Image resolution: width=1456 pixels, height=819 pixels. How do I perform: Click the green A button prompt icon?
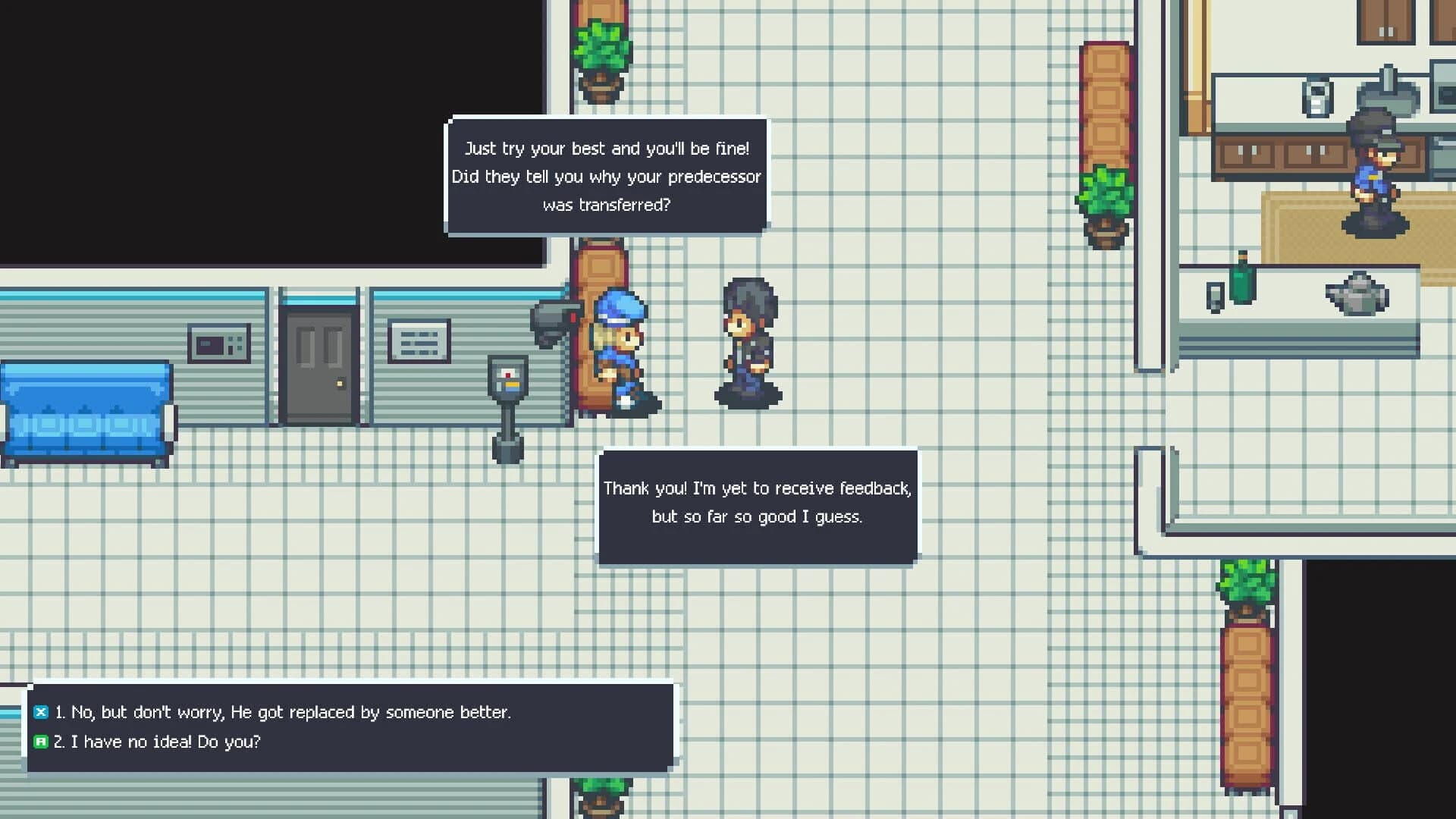(x=40, y=742)
